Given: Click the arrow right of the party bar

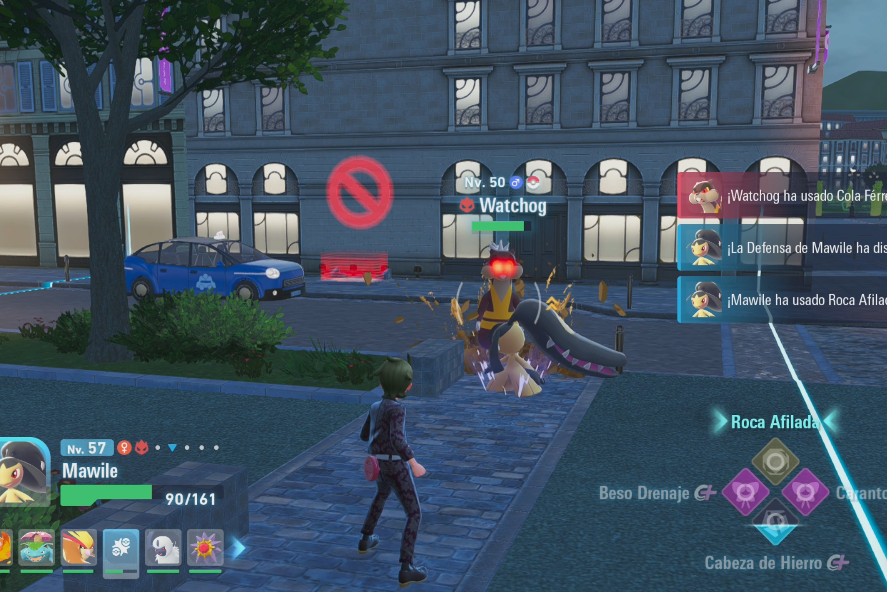Looking at the screenshot, I should (x=239, y=548).
